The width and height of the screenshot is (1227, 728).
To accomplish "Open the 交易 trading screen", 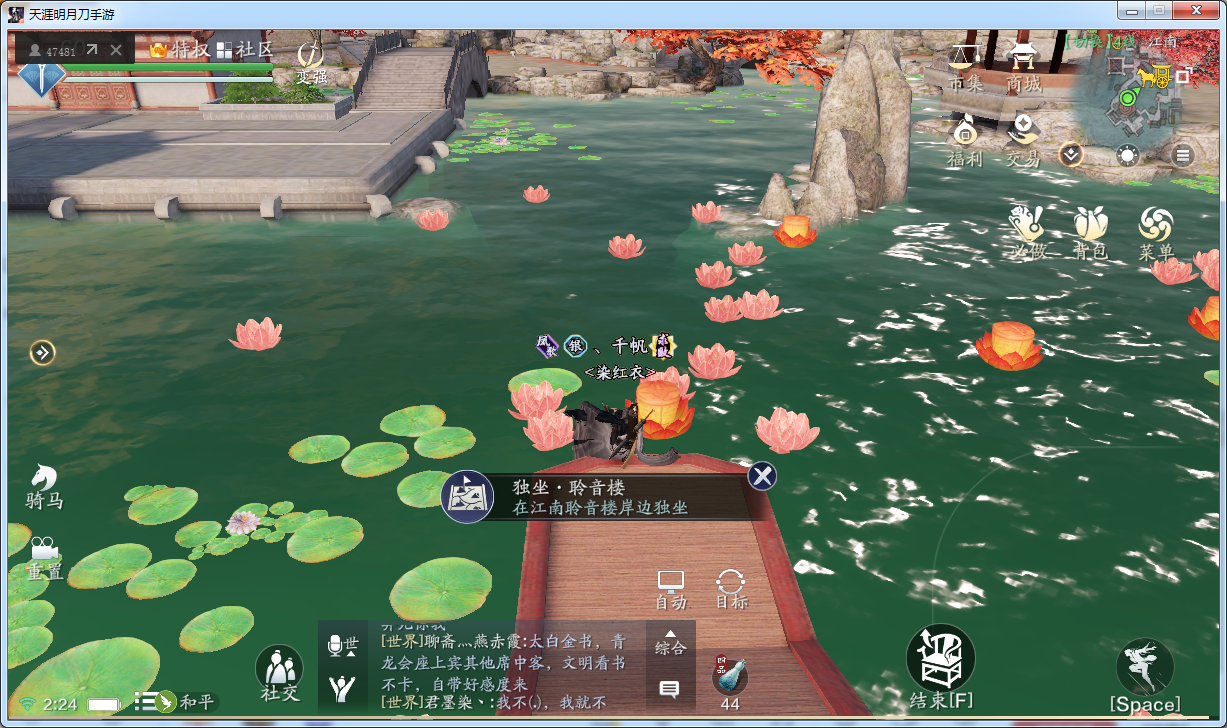I will tap(1023, 139).
